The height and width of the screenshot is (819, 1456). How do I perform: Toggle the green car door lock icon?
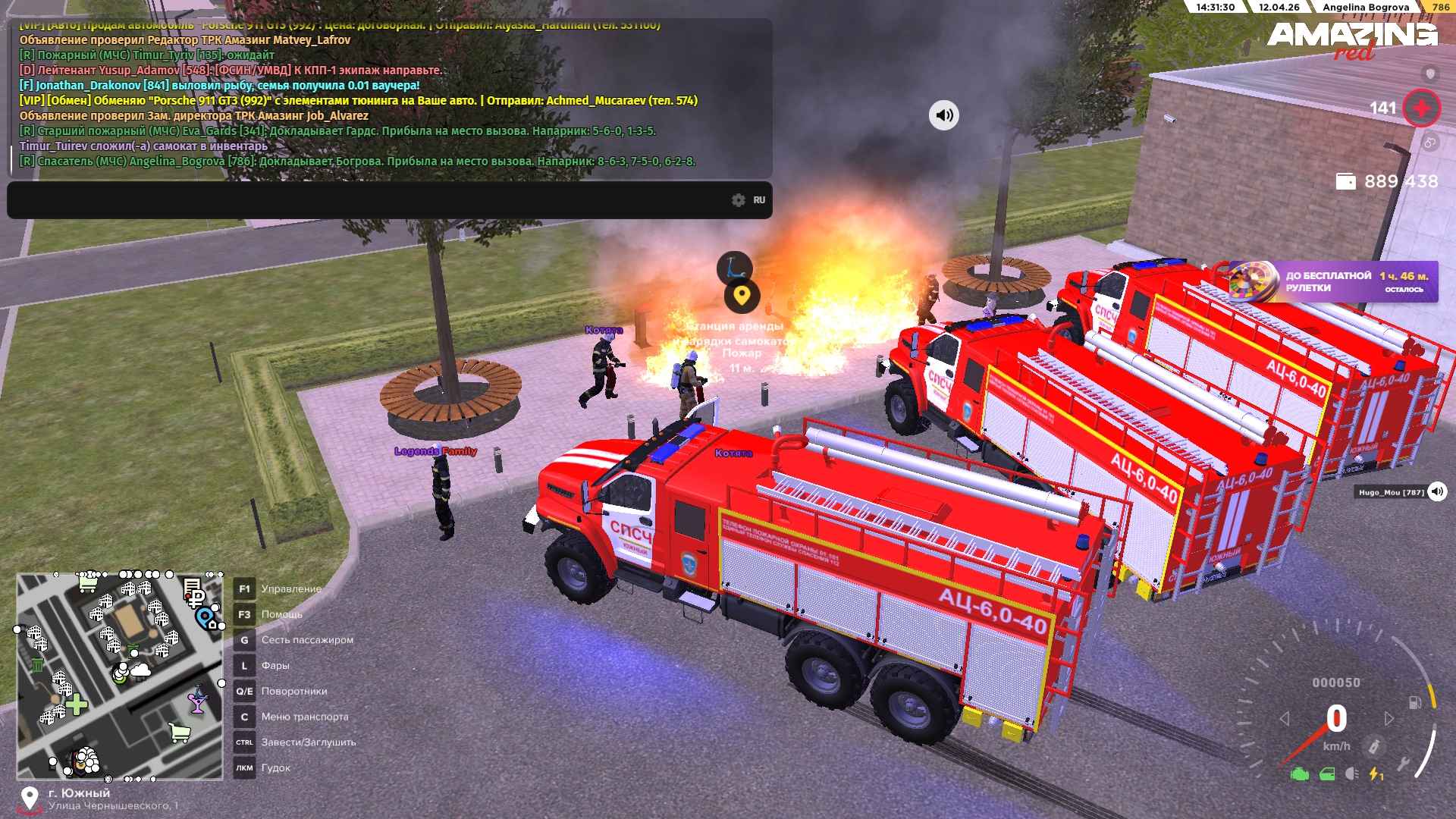pos(1327,774)
